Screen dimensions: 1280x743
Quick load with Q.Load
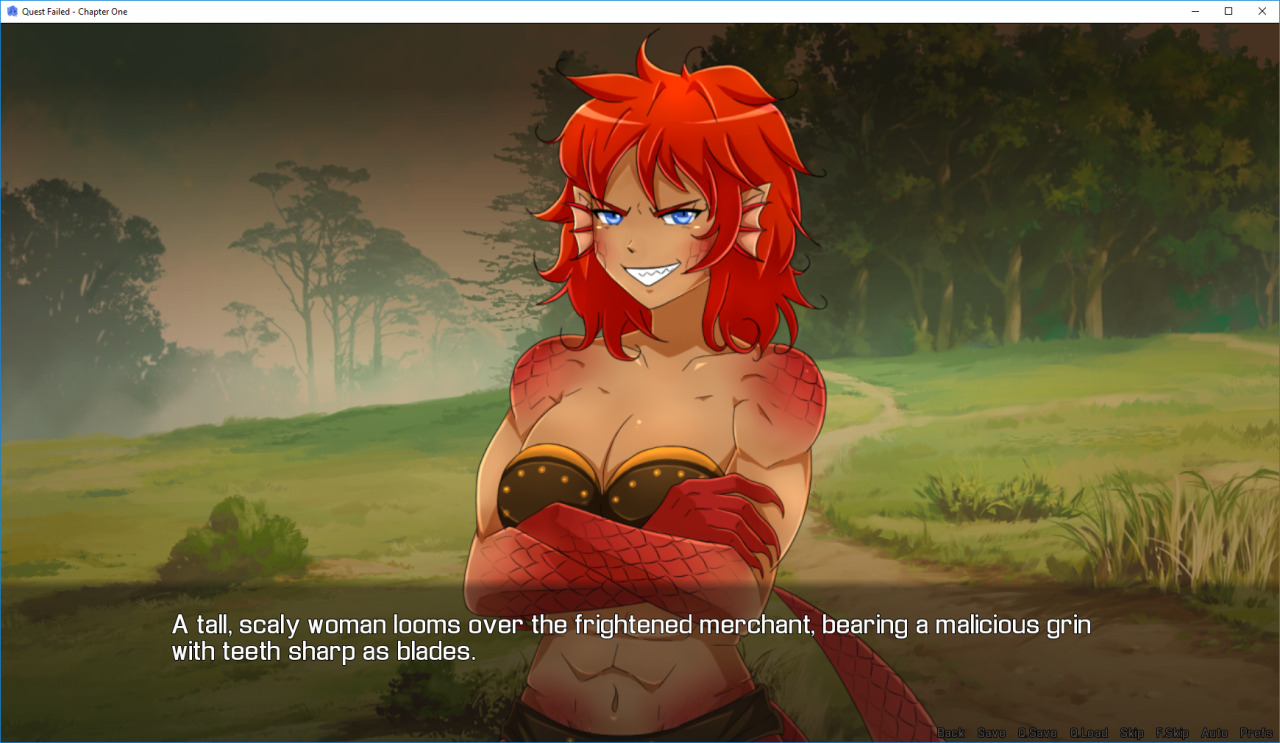[1088, 733]
